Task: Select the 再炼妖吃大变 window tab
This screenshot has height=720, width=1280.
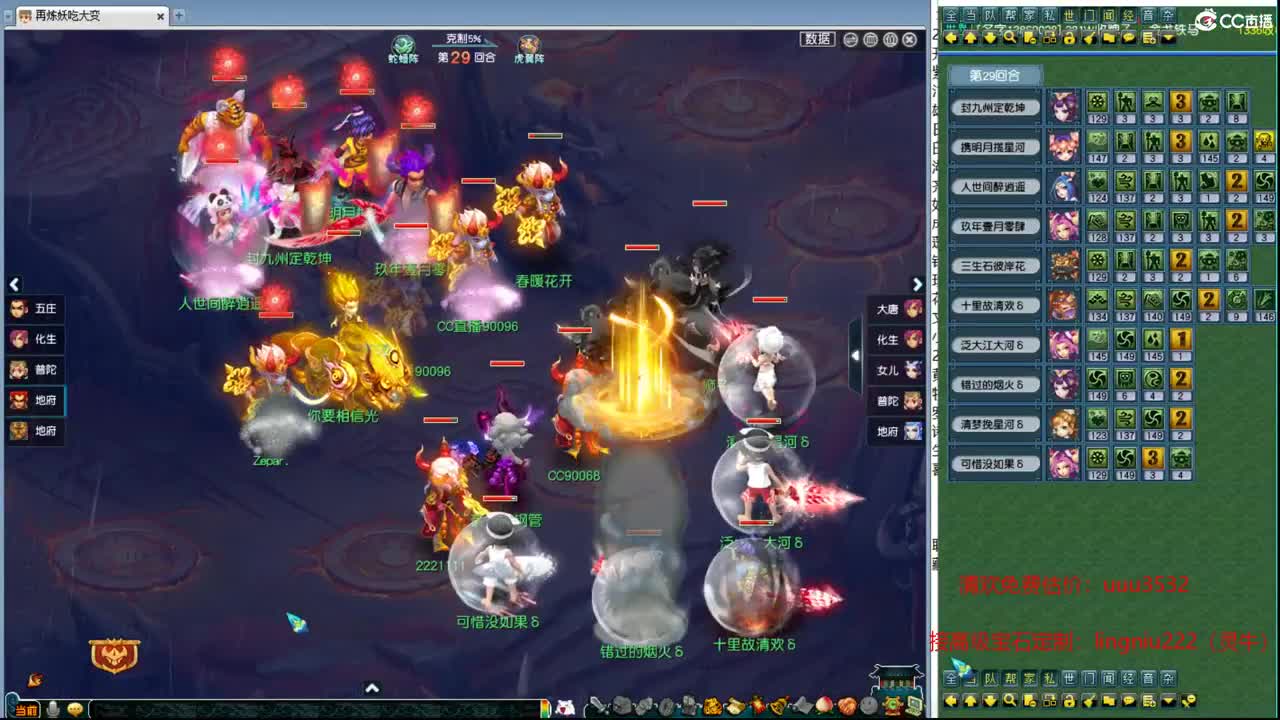Action: click(70, 16)
